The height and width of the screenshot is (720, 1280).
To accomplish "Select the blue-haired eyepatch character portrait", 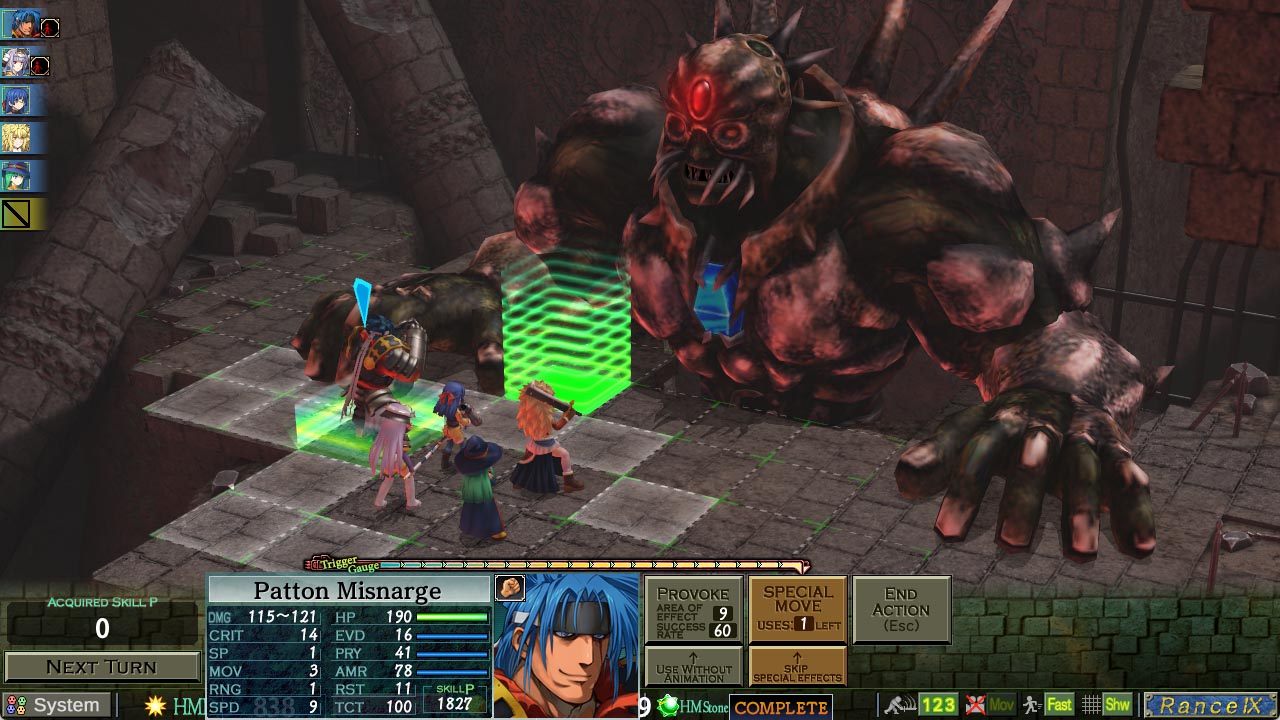I will coord(16,100).
